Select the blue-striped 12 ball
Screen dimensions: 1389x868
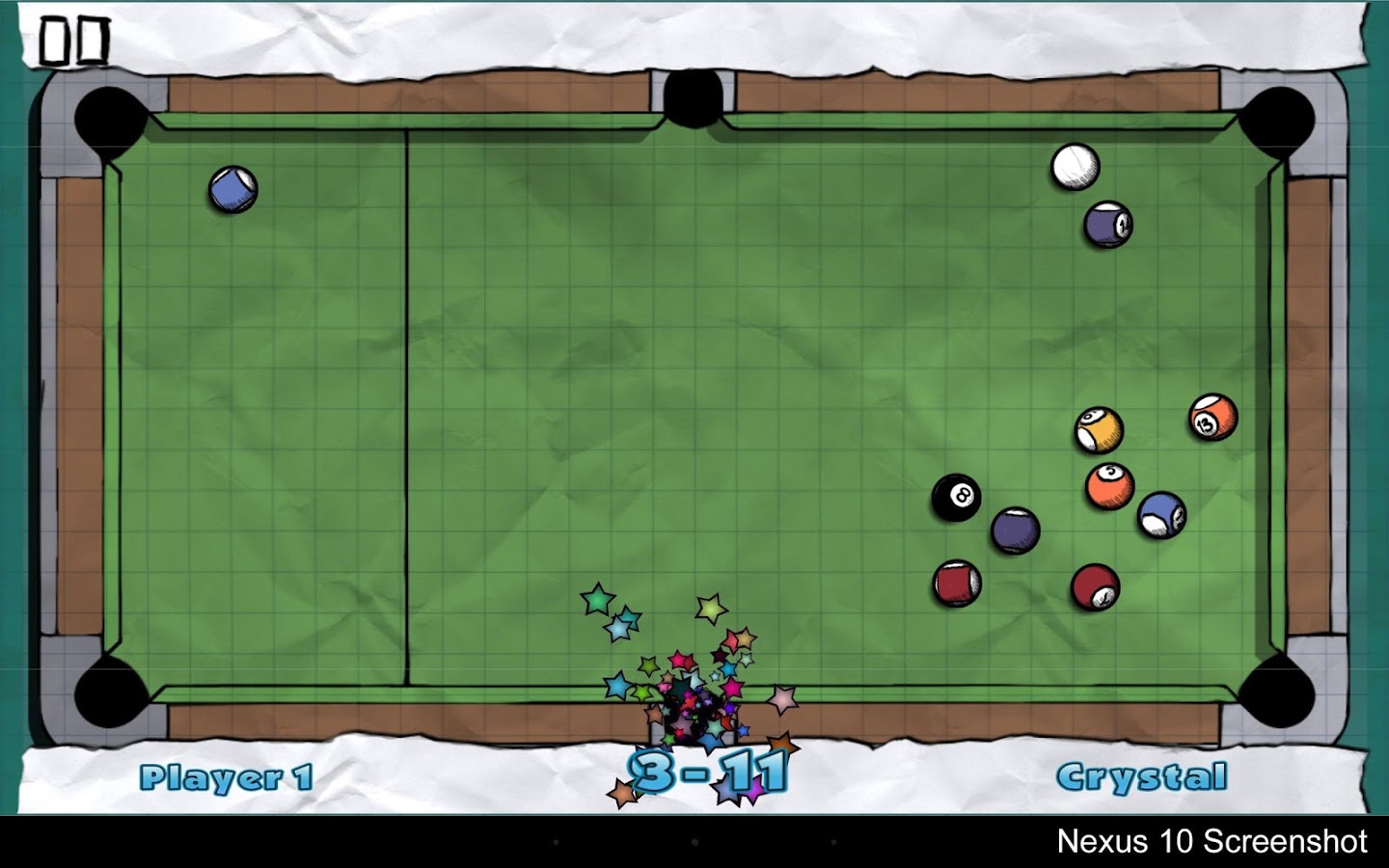coord(1162,515)
